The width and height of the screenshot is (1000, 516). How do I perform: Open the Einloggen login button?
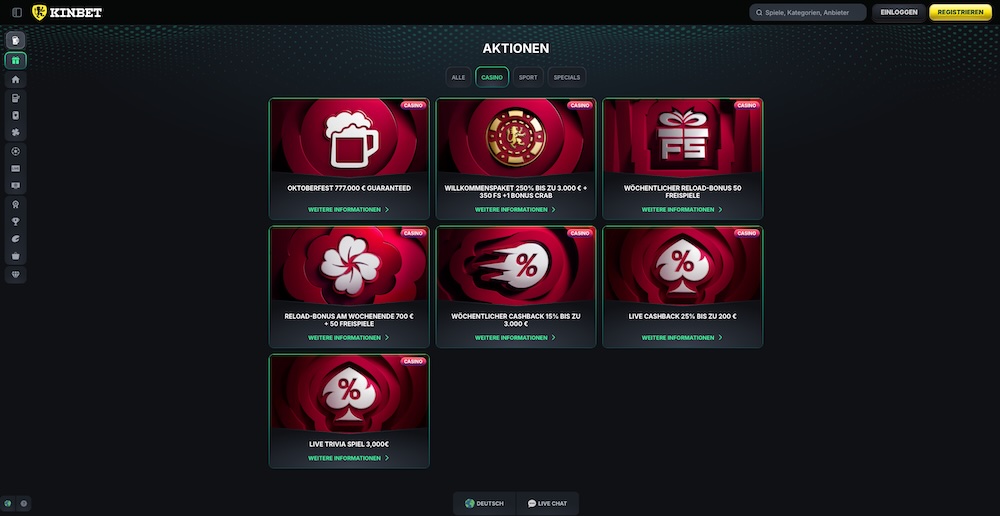coord(899,12)
